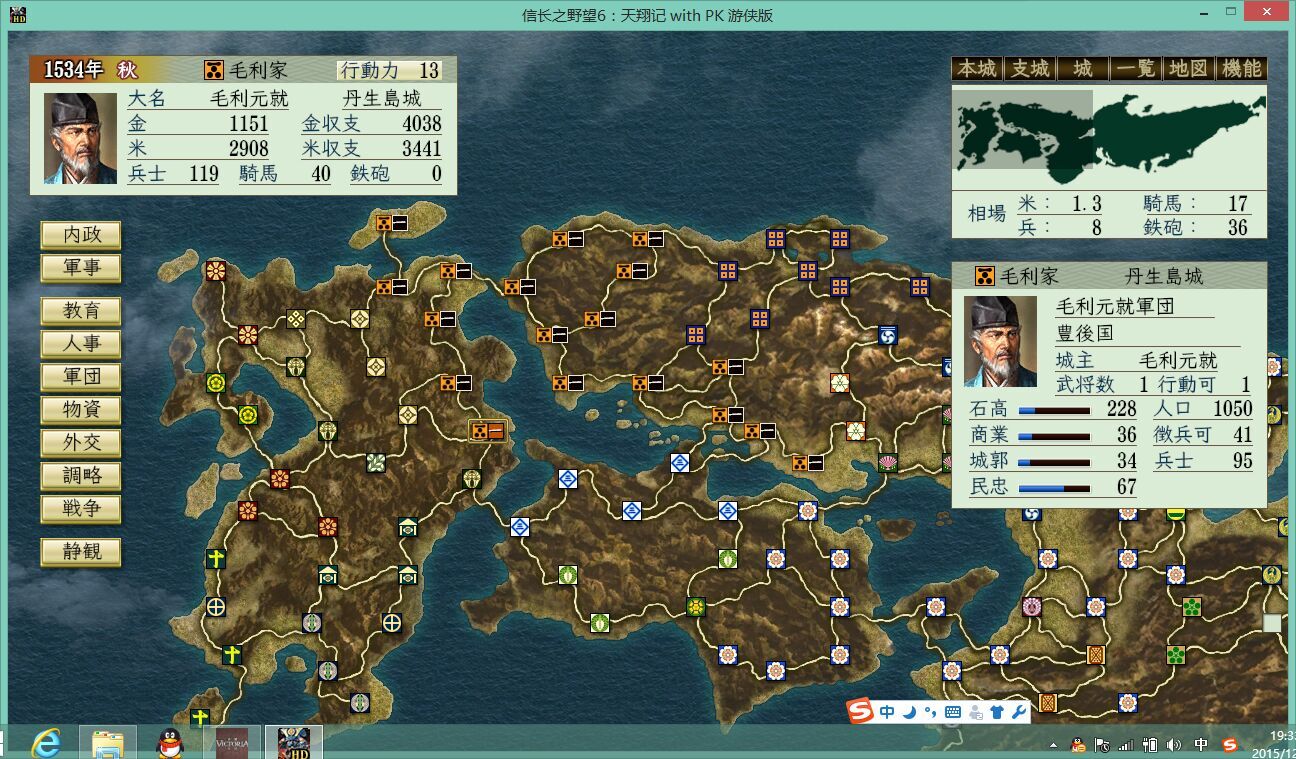Switch to the 支城 branch castle tab
This screenshot has height=759, width=1296.
1030,69
